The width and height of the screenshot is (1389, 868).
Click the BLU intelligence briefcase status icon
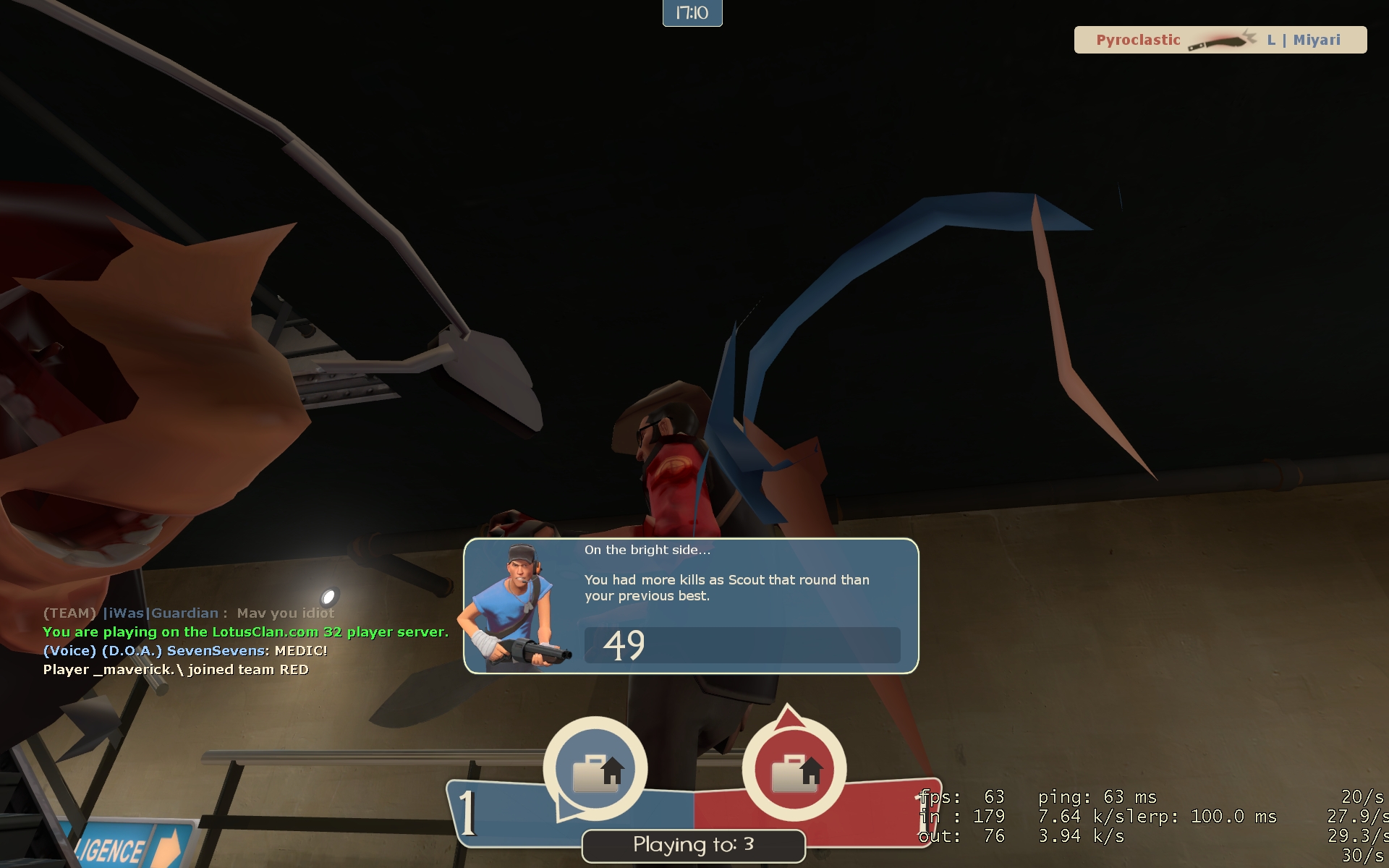(595, 770)
